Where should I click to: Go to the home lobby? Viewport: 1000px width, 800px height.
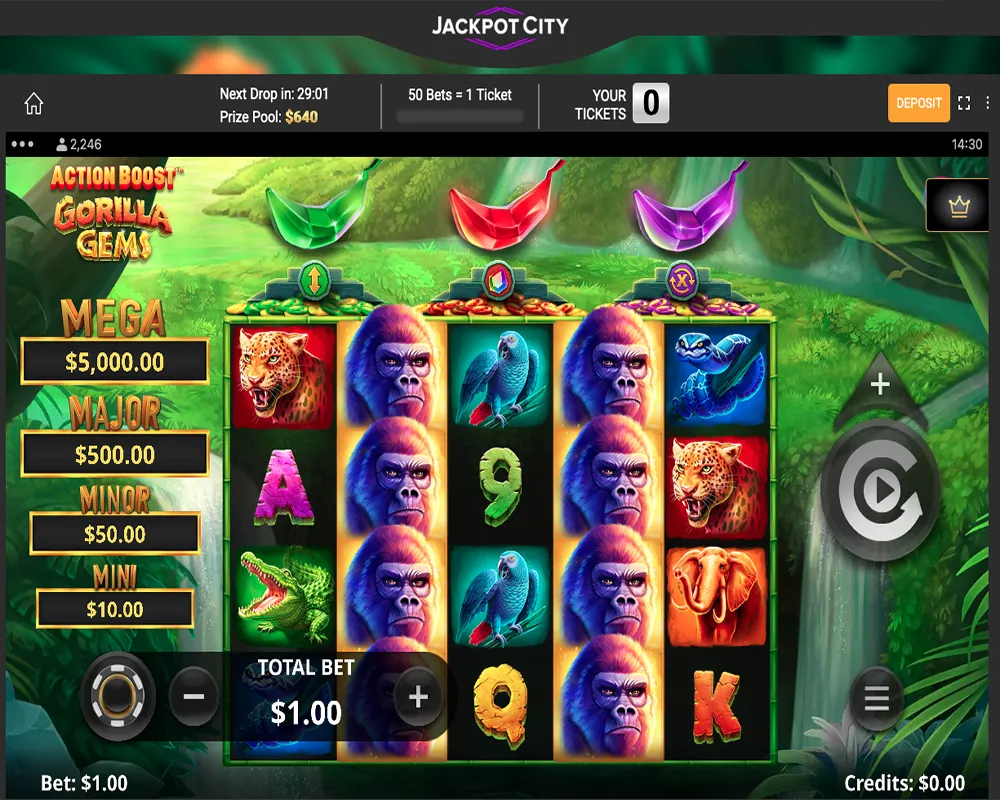(x=34, y=104)
